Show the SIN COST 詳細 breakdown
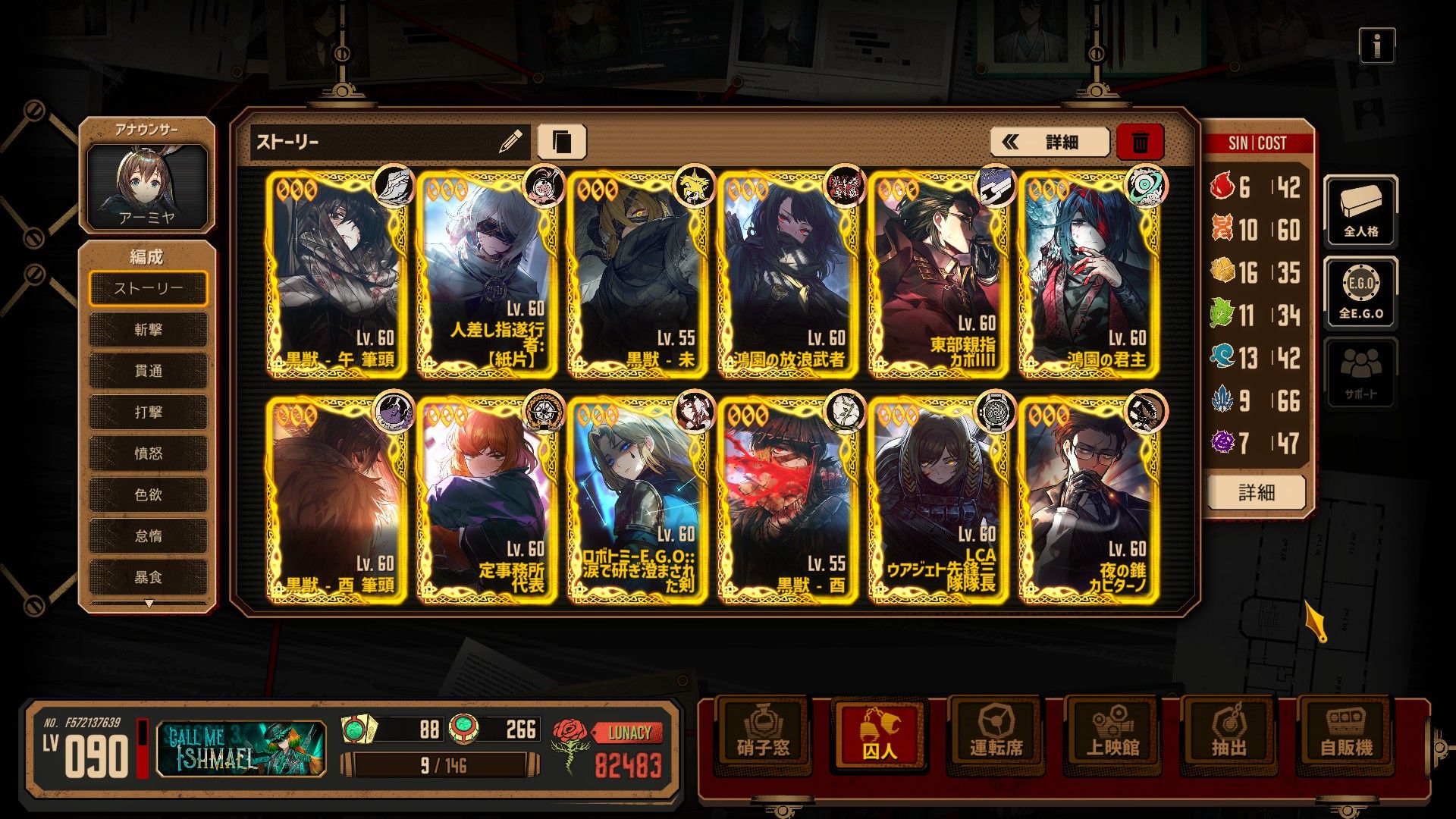1456x819 pixels. tap(1256, 493)
